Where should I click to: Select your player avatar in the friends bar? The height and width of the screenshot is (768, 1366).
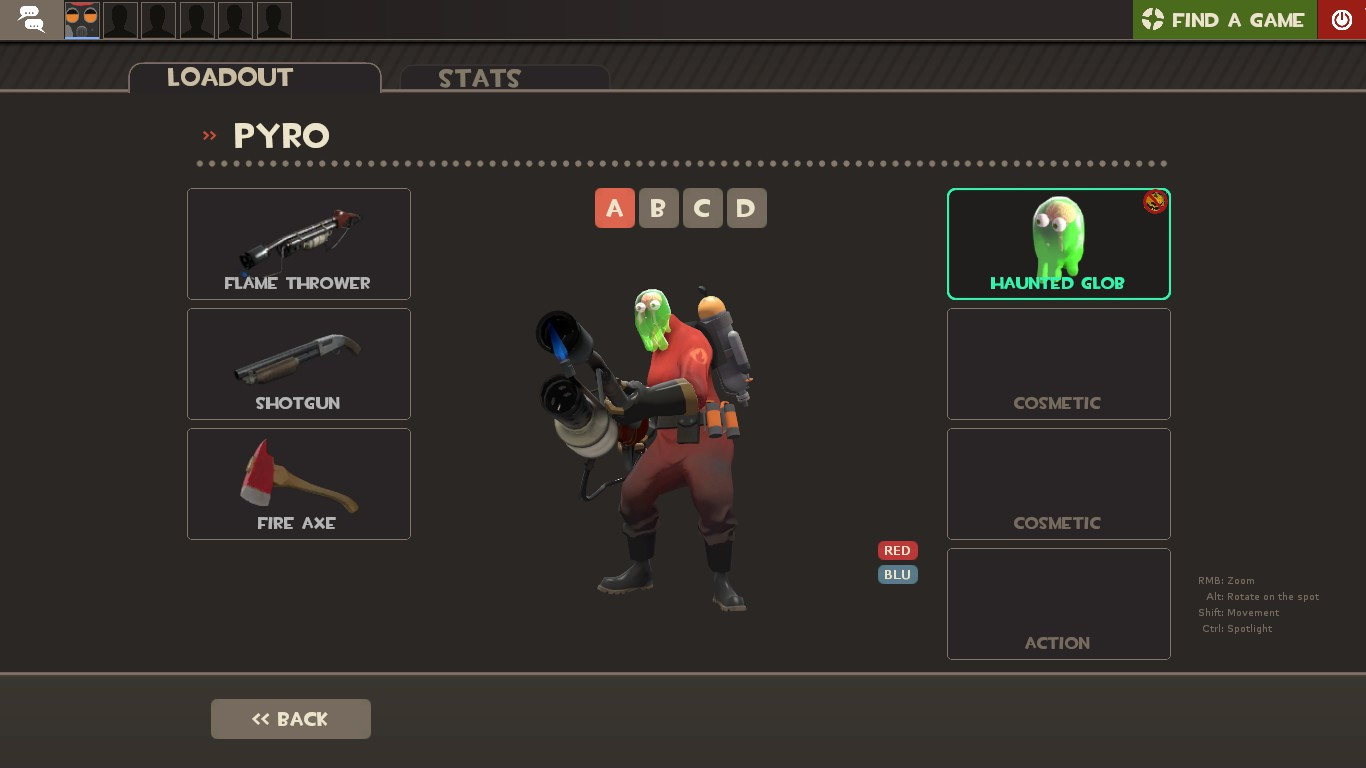click(x=81, y=19)
